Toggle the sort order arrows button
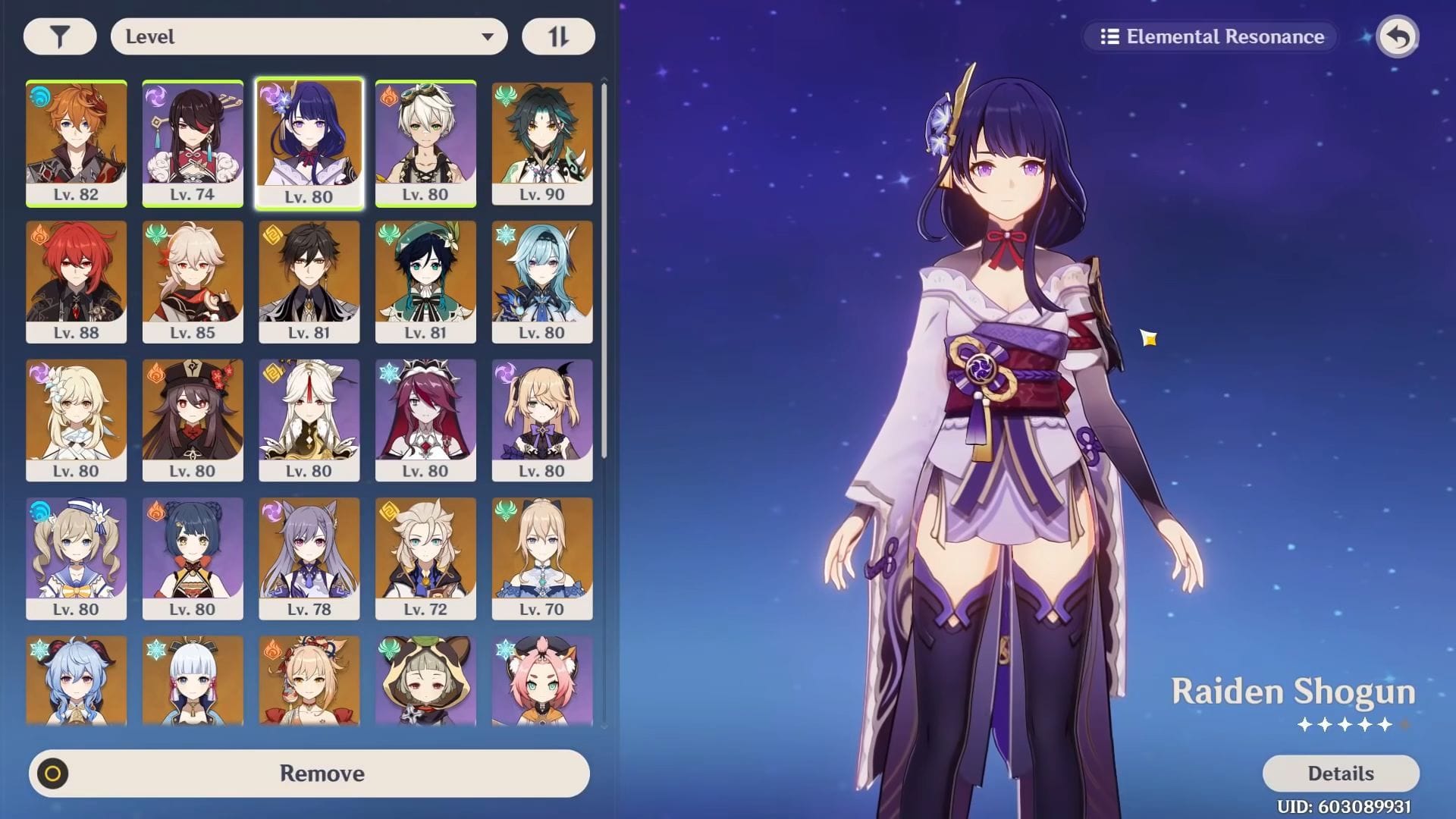This screenshot has width=1456, height=819. (558, 36)
